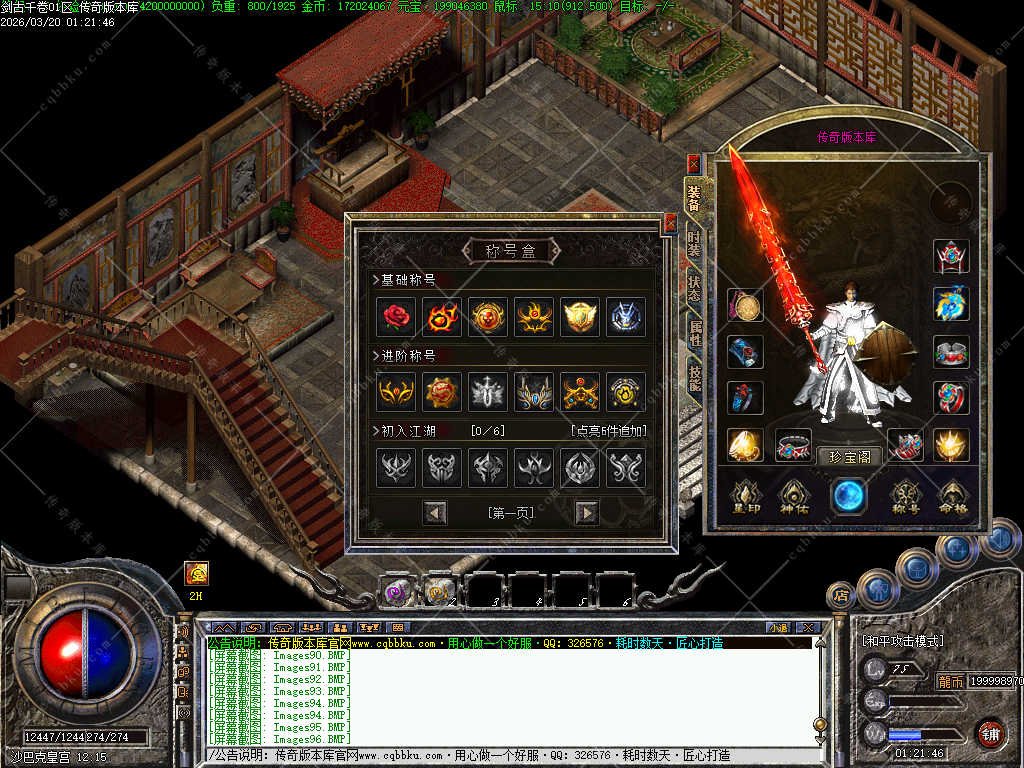Select the equipped golden medal slot

pyautogui.click(x=745, y=305)
